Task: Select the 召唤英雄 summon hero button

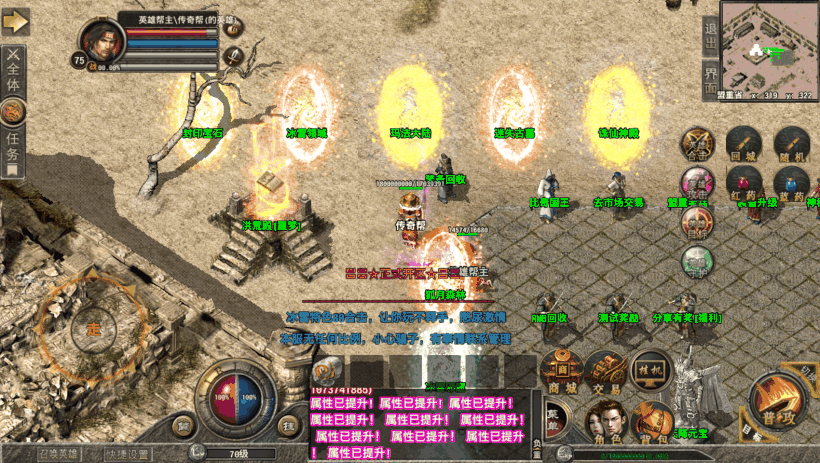Action: tap(34, 451)
